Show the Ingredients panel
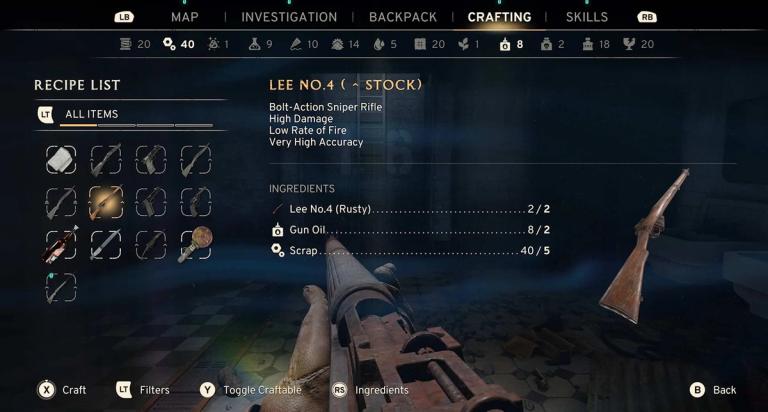Viewport: 768px width, 412px height. pyautogui.click(x=370, y=390)
